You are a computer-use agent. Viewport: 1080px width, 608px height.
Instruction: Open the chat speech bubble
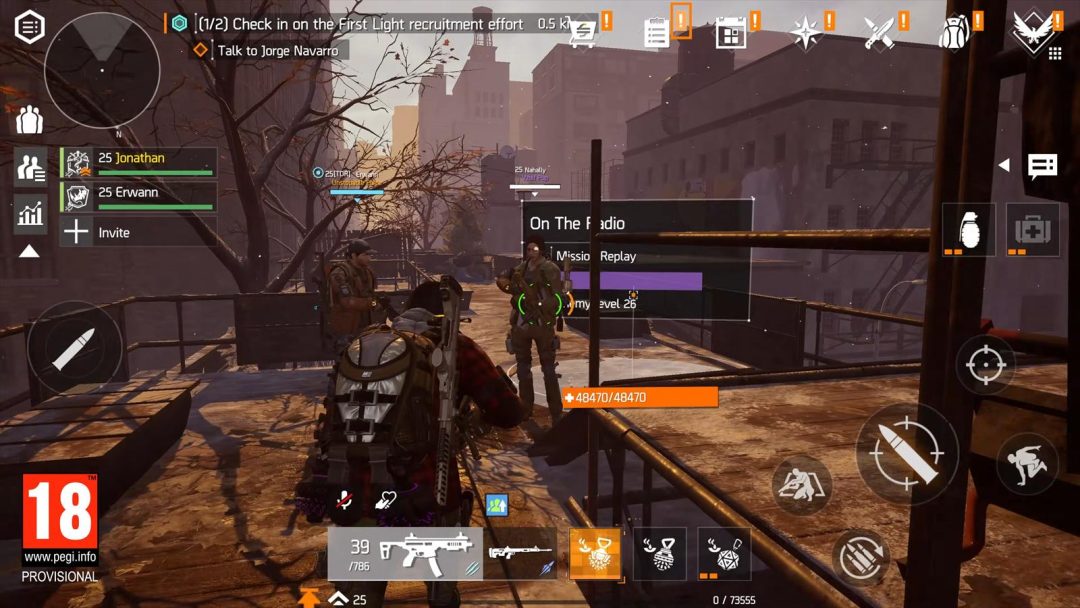[x=1042, y=165]
